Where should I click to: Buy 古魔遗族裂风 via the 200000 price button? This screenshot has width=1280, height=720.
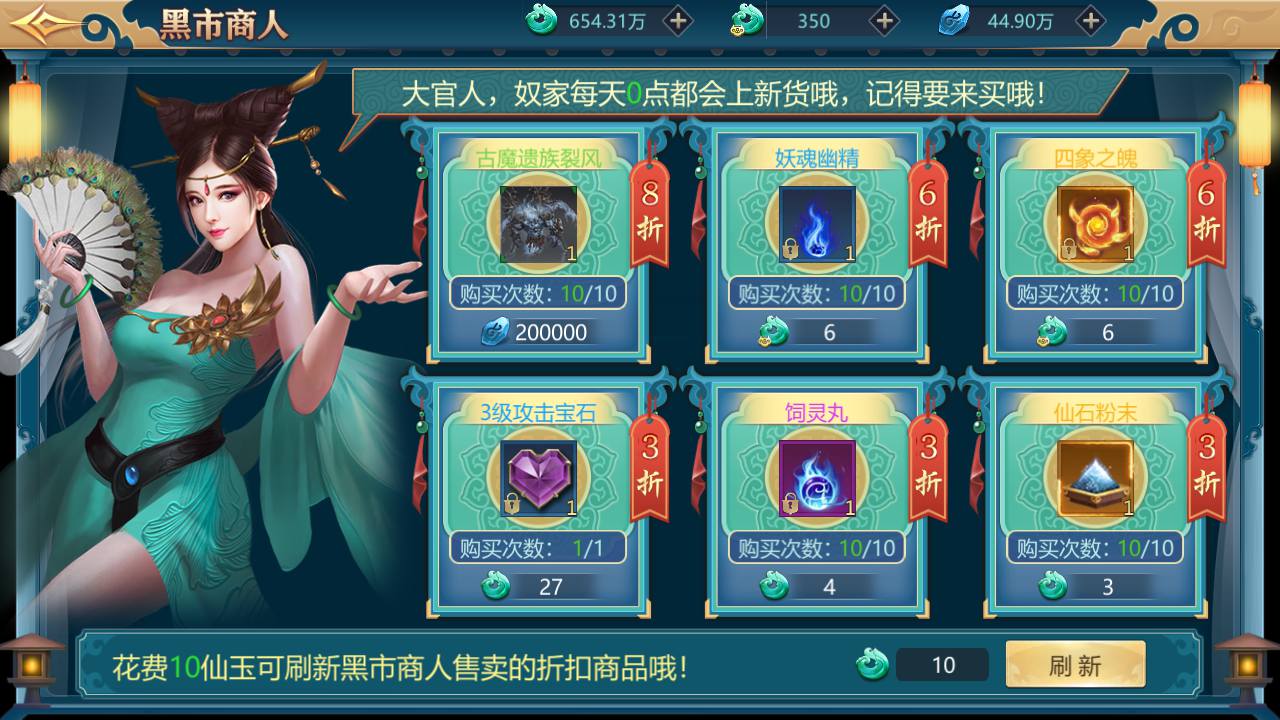point(540,332)
